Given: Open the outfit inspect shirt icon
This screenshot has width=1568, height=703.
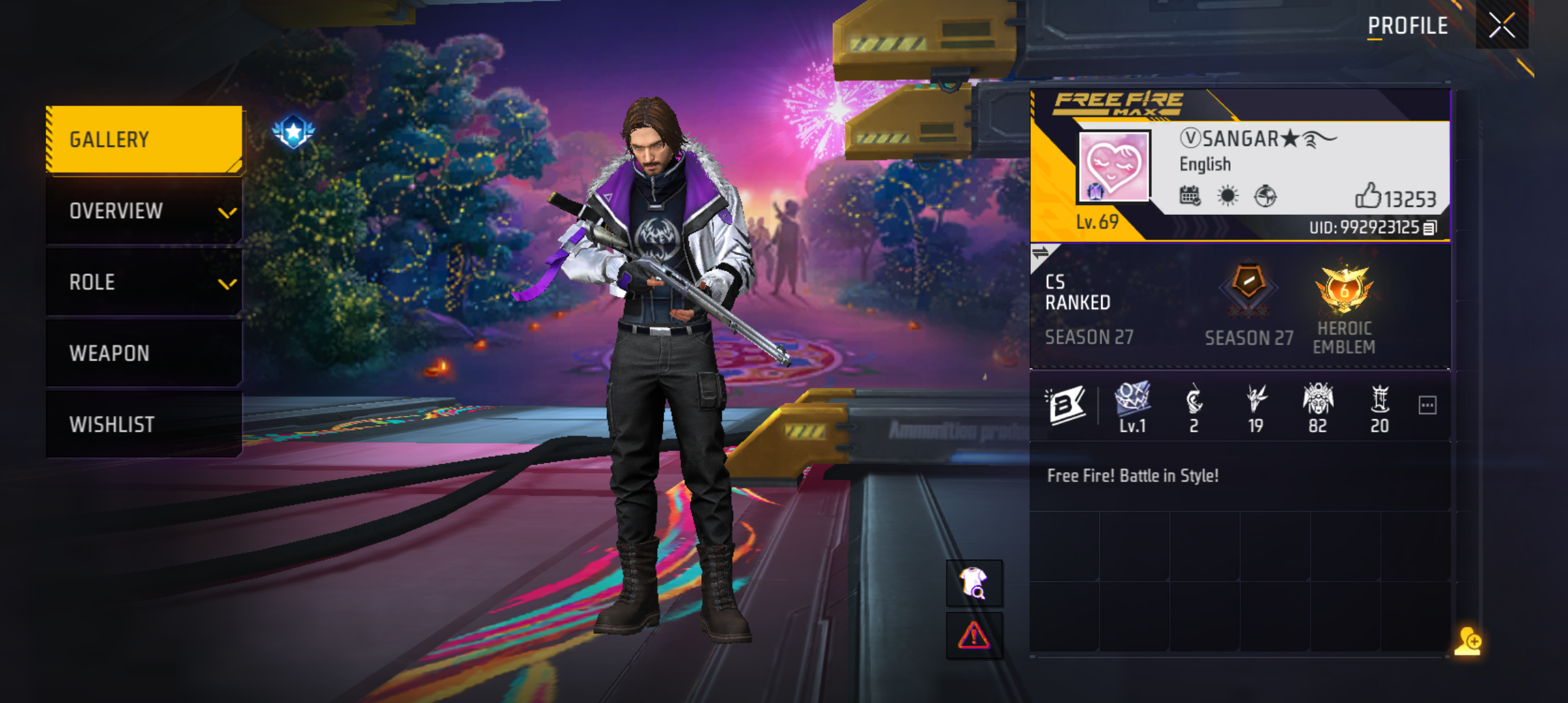Looking at the screenshot, I should 973,583.
